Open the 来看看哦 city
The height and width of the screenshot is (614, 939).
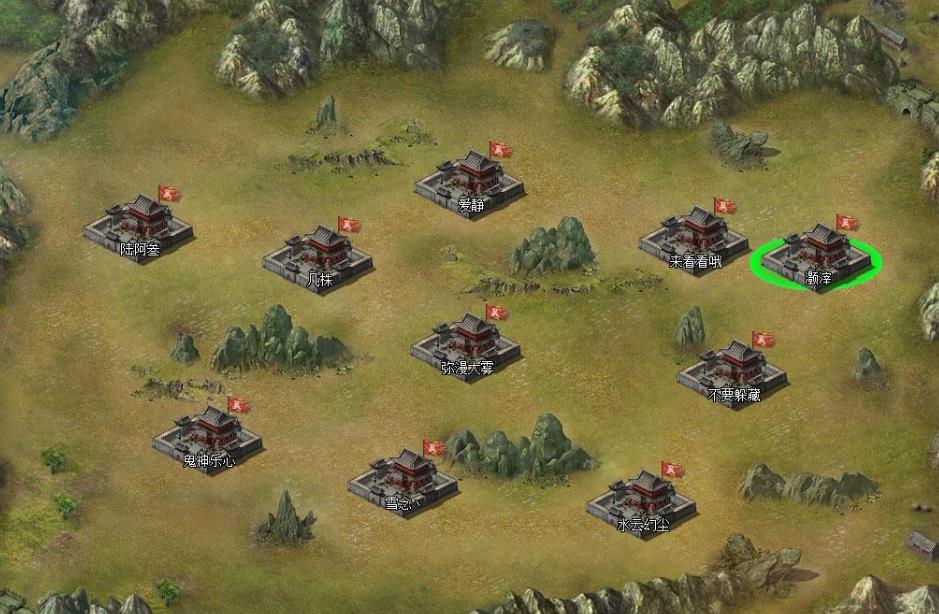(x=695, y=237)
